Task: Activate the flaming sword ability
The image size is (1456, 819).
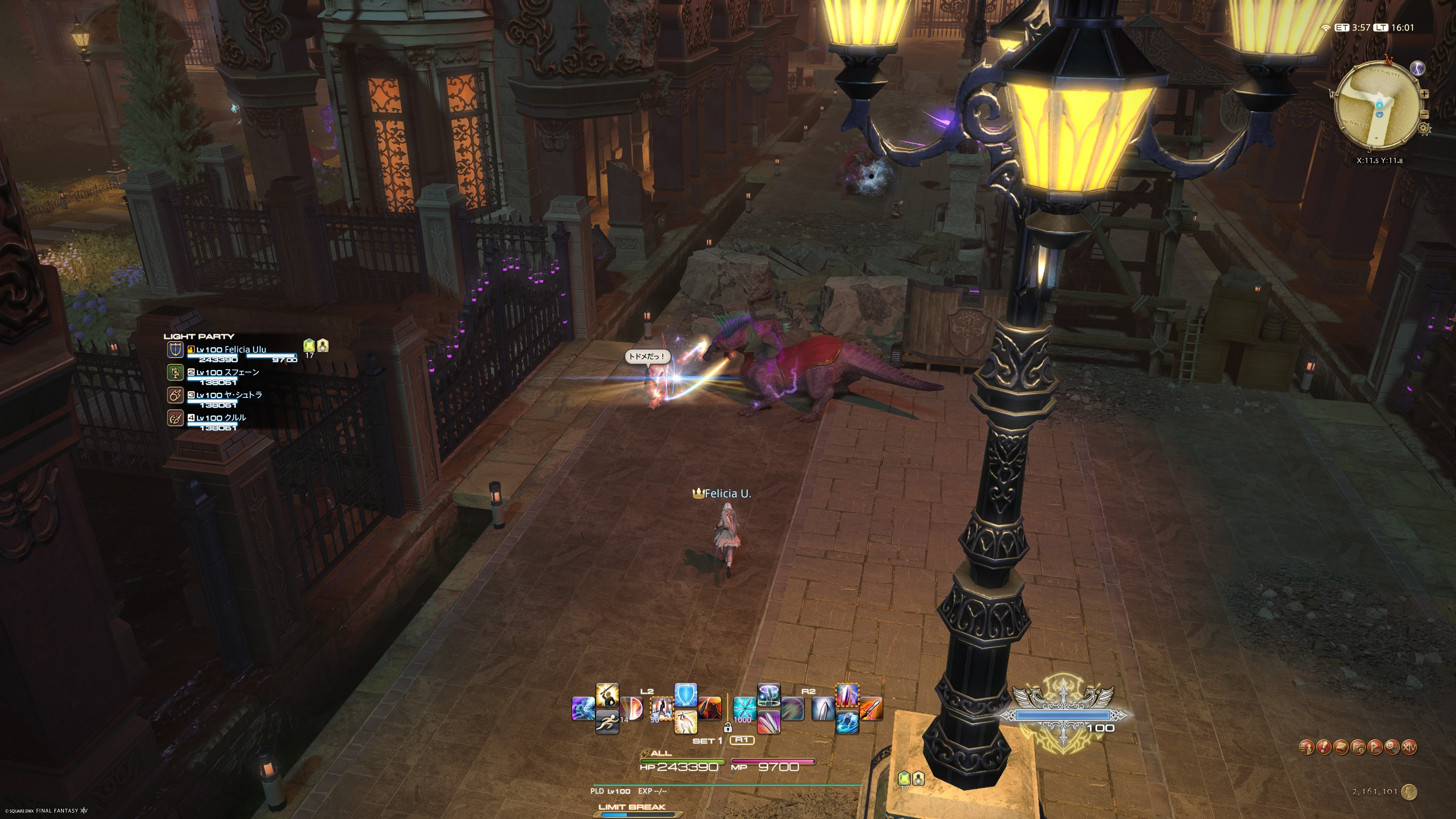Action: pyautogui.click(x=872, y=709)
